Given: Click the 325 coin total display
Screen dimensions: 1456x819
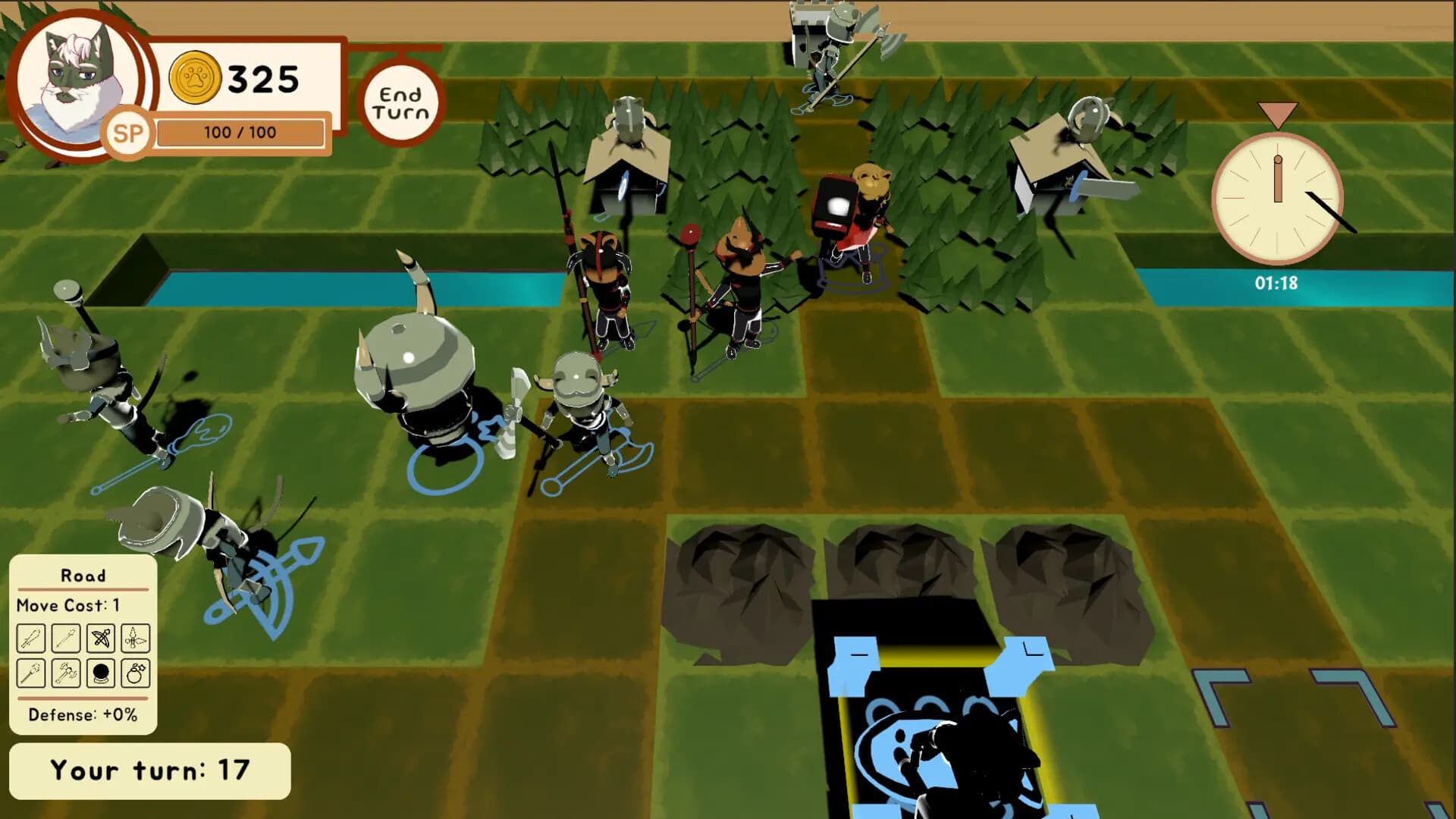Looking at the screenshot, I should tap(262, 76).
